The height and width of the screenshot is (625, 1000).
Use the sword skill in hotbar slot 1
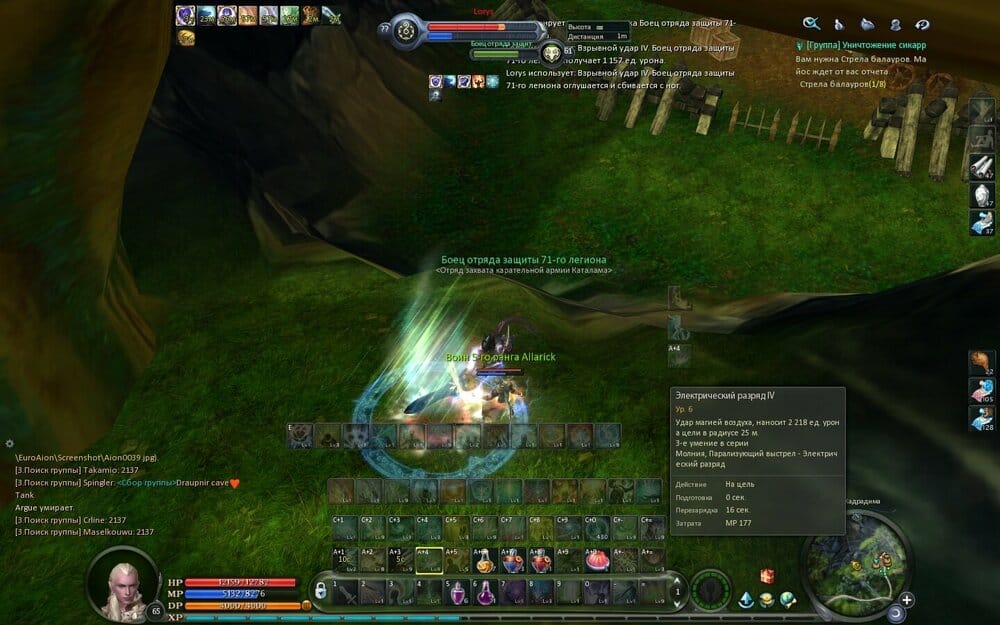click(x=344, y=592)
